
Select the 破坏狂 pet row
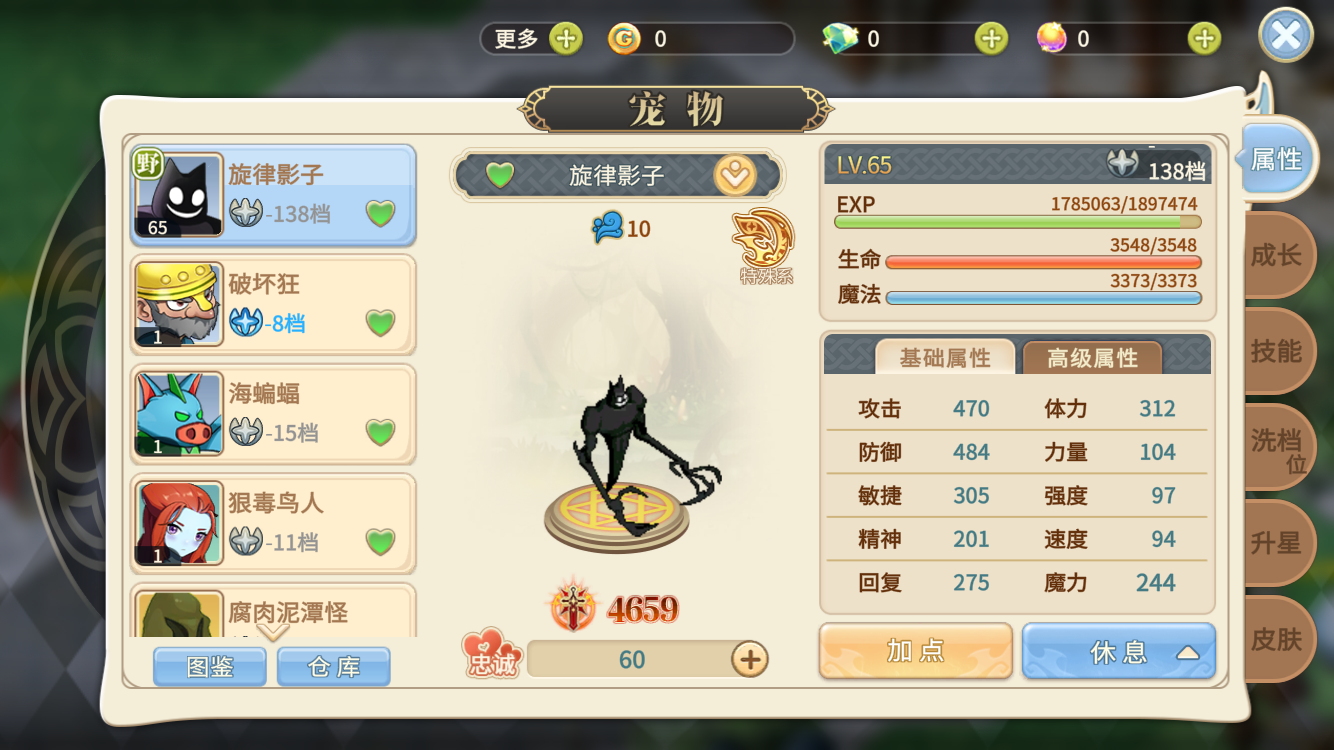(x=273, y=304)
